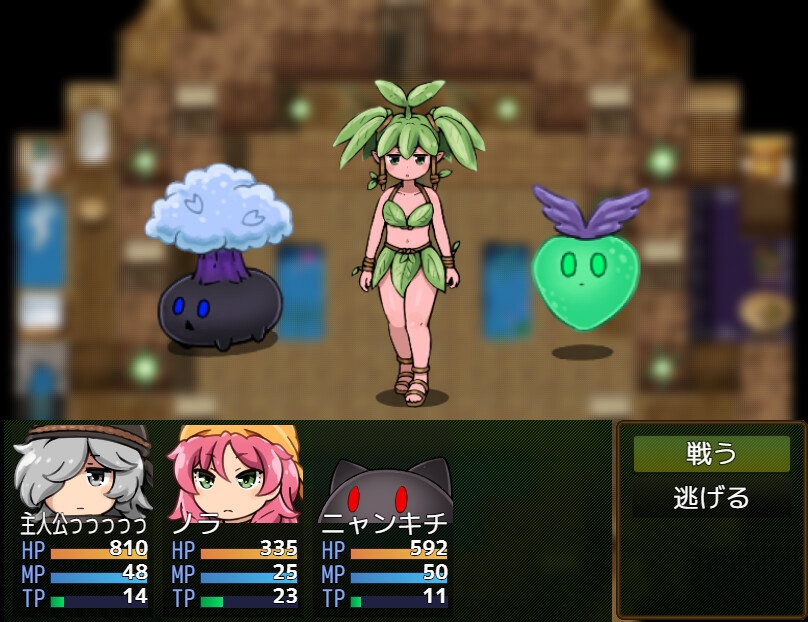Select the gray-haired protagonist party panel

[x=84, y=518]
